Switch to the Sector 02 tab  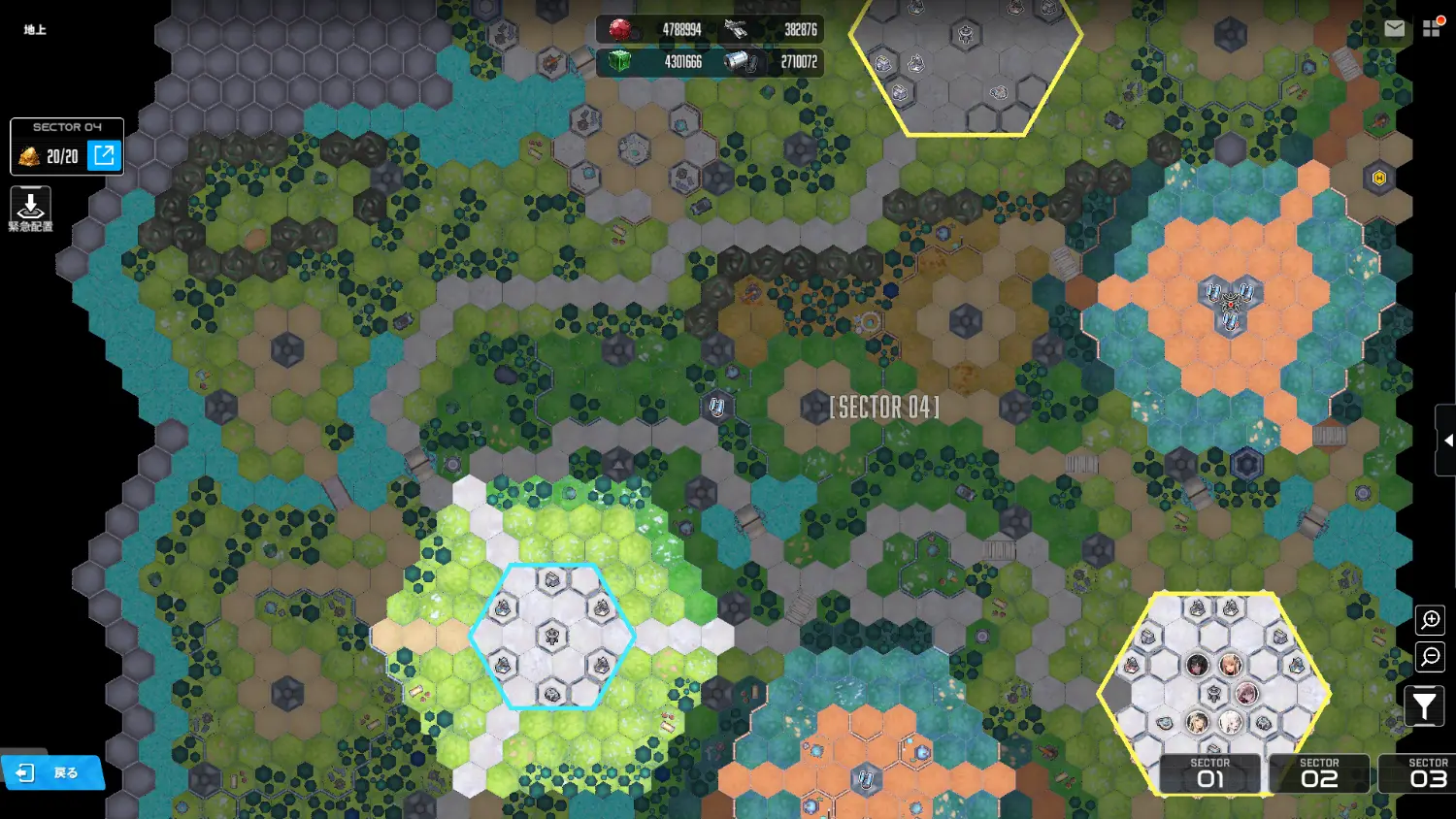pos(1319,774)
